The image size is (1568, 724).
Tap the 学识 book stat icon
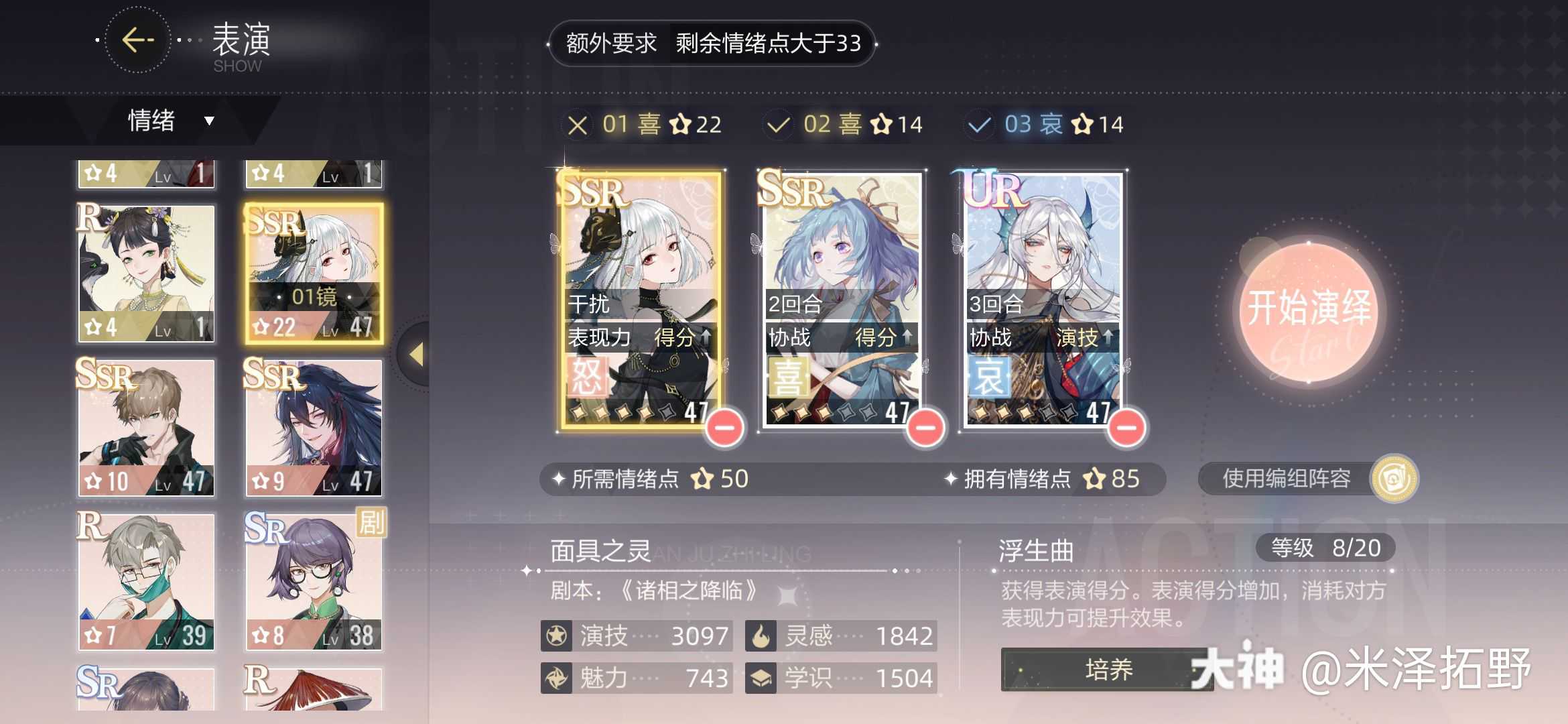[761, 678]
